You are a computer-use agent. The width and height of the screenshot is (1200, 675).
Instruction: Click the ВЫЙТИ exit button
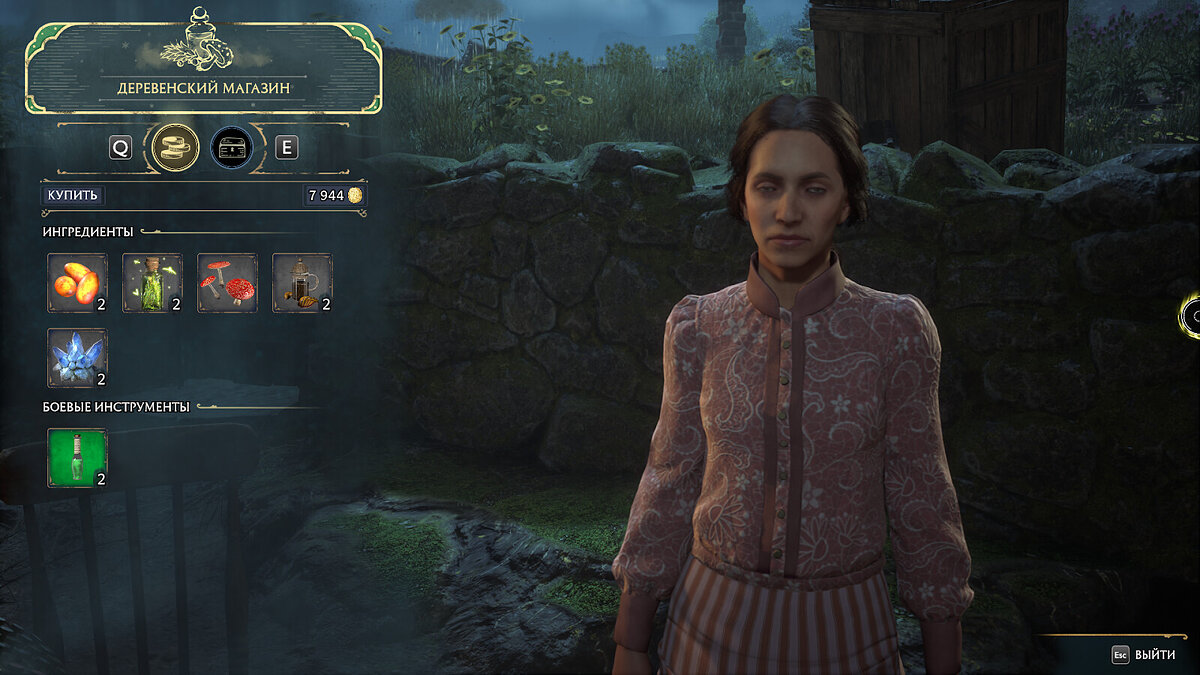[1144, 655]
